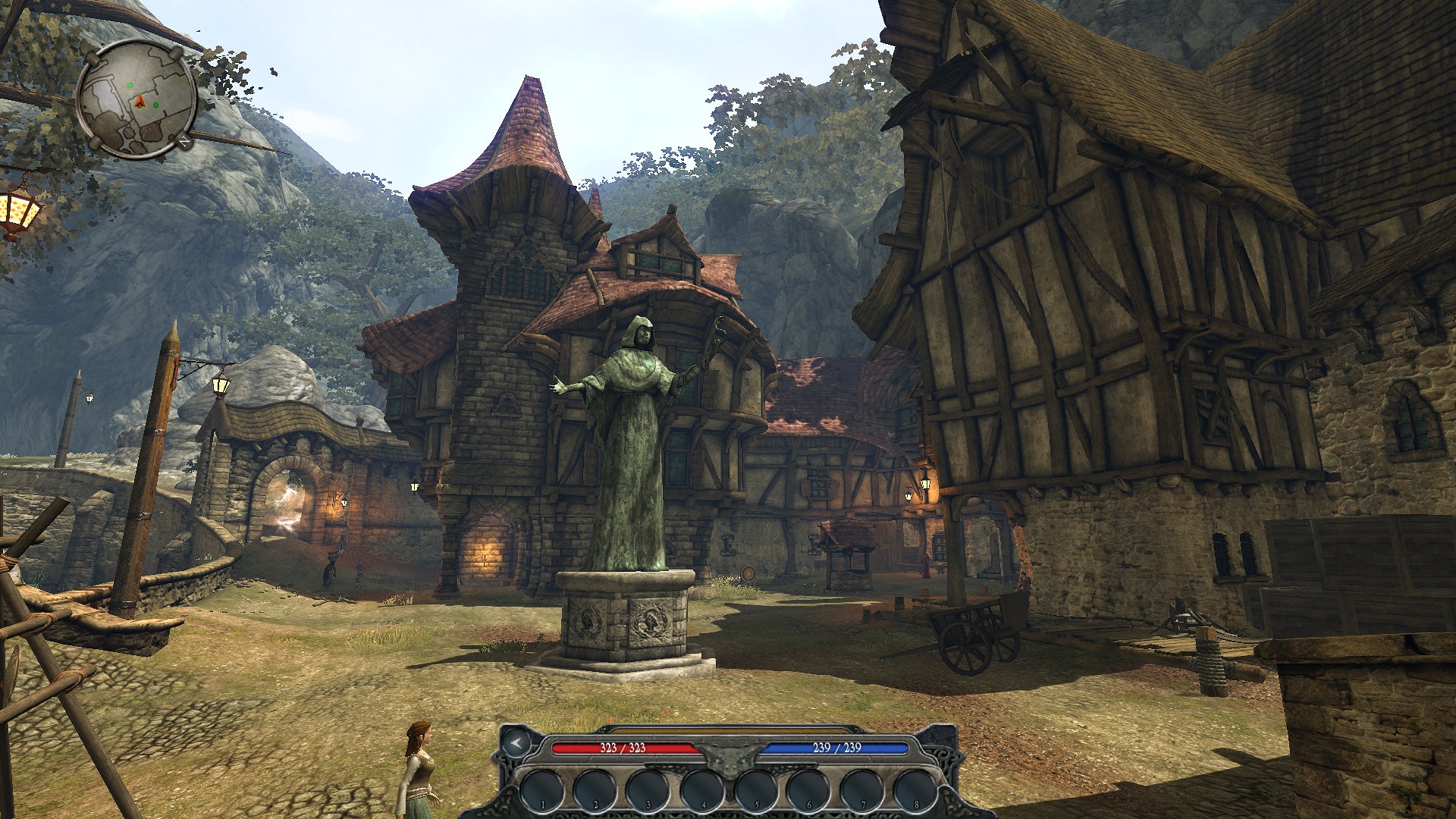Click a green quest dot on the minimap
This screenshot has width=1456, height=819.
[x=130, y=85]
